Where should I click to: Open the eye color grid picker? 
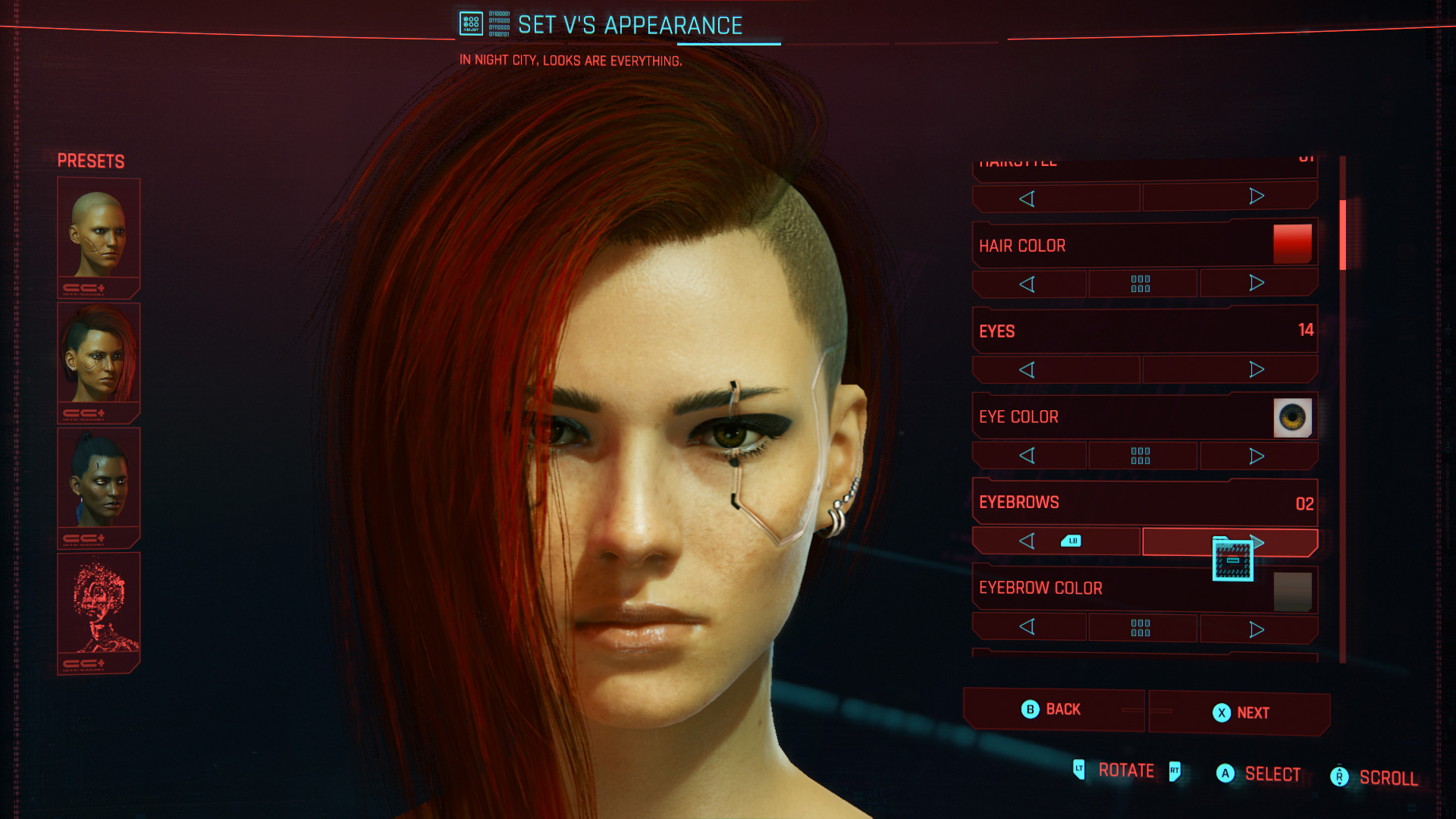pyautogui.click(x=1141, y=456)
